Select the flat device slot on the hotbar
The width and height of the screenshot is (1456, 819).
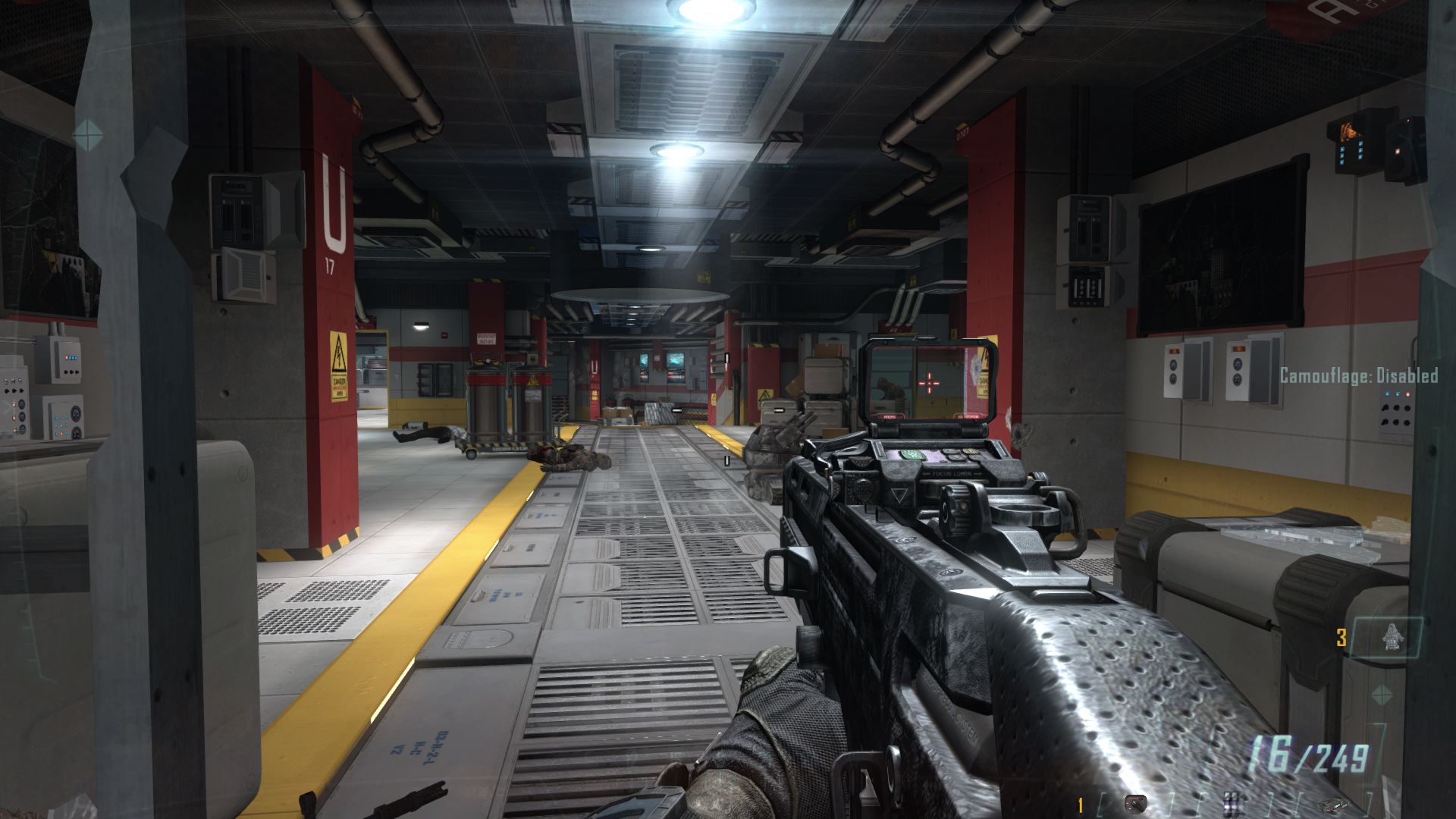point(1333,804)
